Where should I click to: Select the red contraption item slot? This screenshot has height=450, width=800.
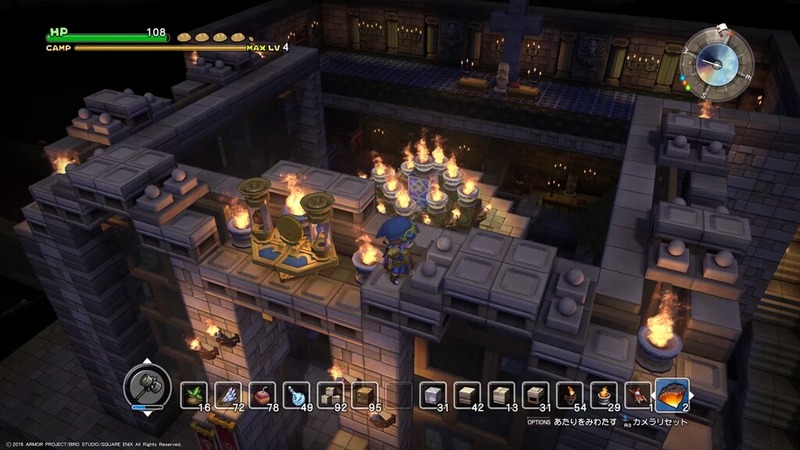[x=637, y=393]
